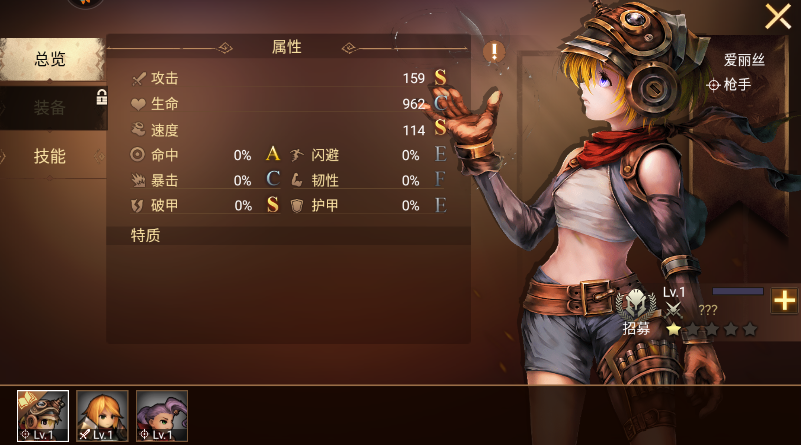This screenshot has width=801, height=445.
Task: Choose the orange-haired swordsman portrait
Action: 102,416
